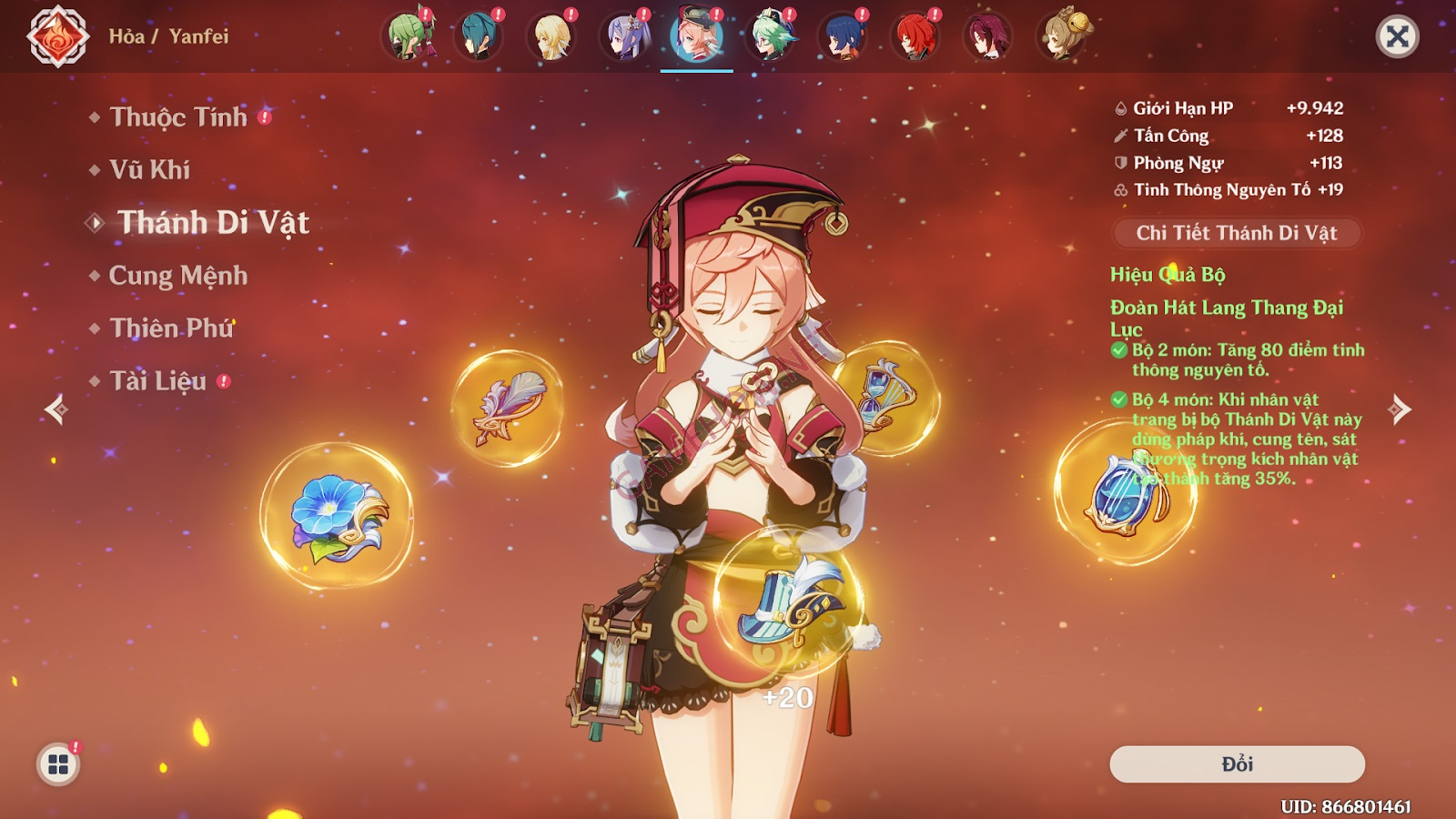Open the Thuộc Tính attributes menu
This screenshot has height=819, width=1456.
point(178,117)
